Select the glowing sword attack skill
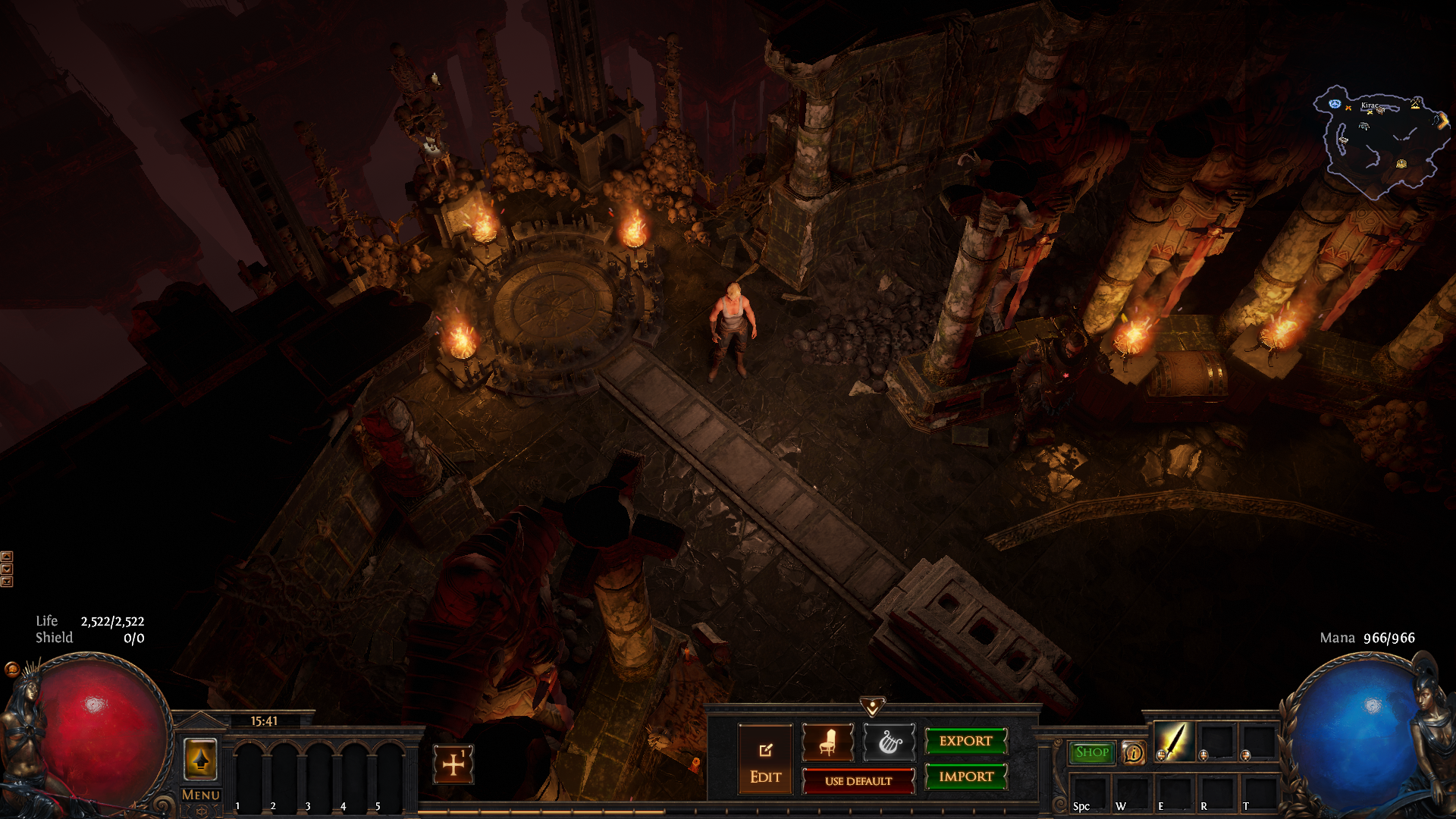Viewport: 1456px width, 819px height. tap(1173, 740)
